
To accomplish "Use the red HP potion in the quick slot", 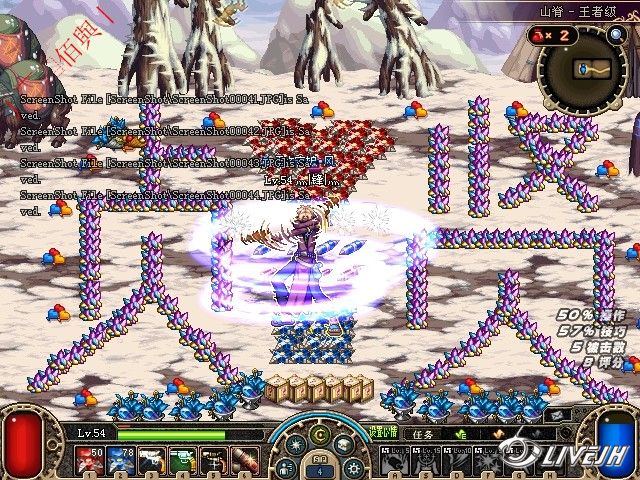I will [x=86, y=460].
